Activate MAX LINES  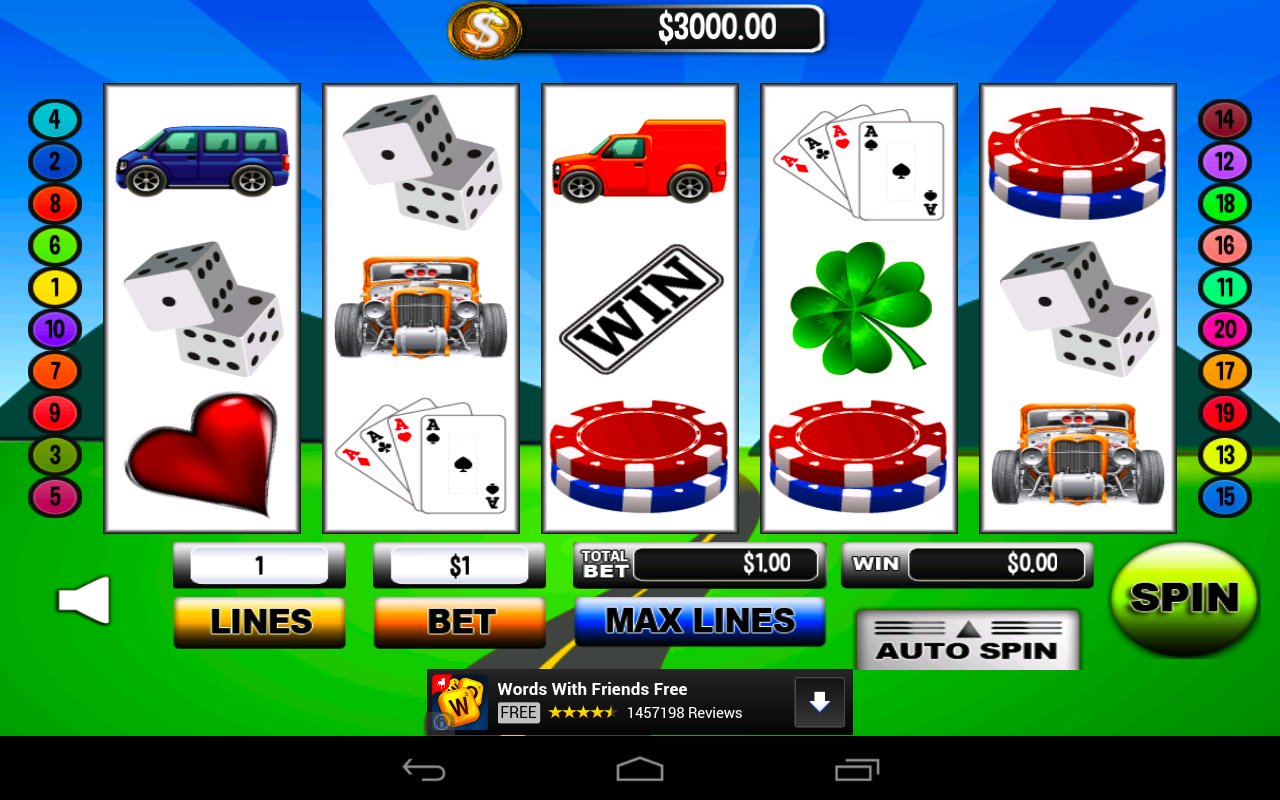[700, 621]
